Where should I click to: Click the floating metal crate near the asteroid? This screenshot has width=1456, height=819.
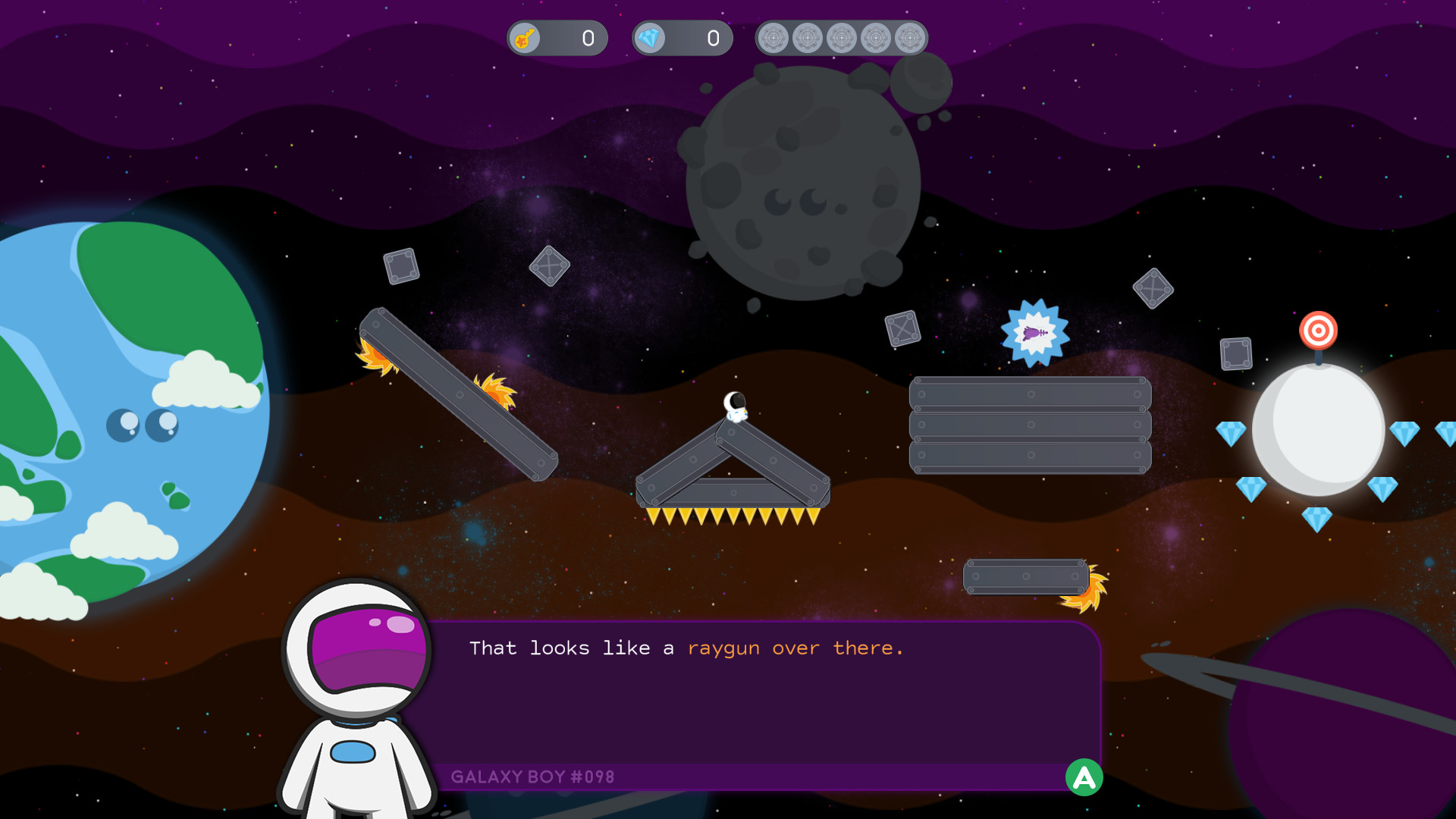coord(902,329)
